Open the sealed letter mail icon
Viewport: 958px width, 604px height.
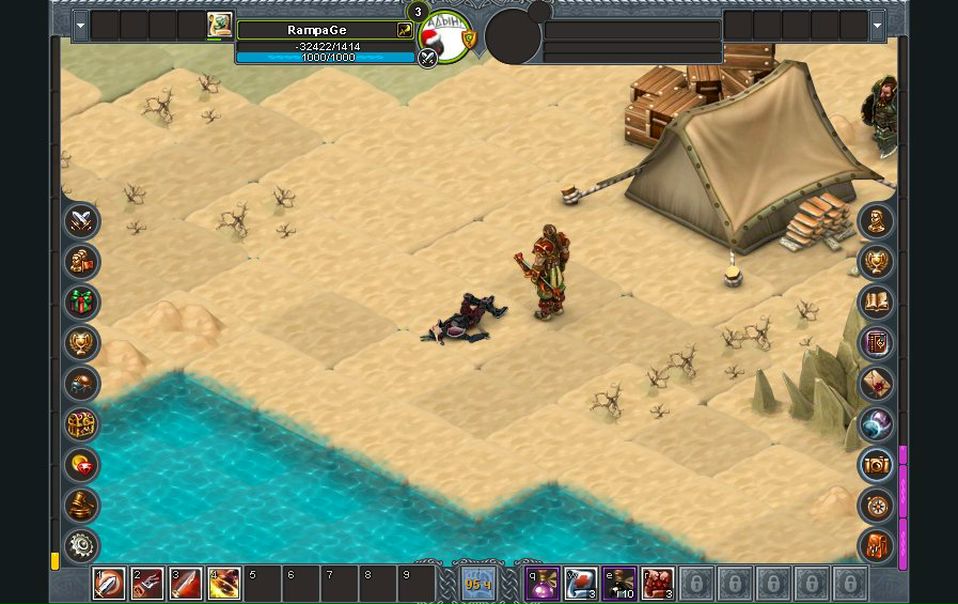(876, 384)
